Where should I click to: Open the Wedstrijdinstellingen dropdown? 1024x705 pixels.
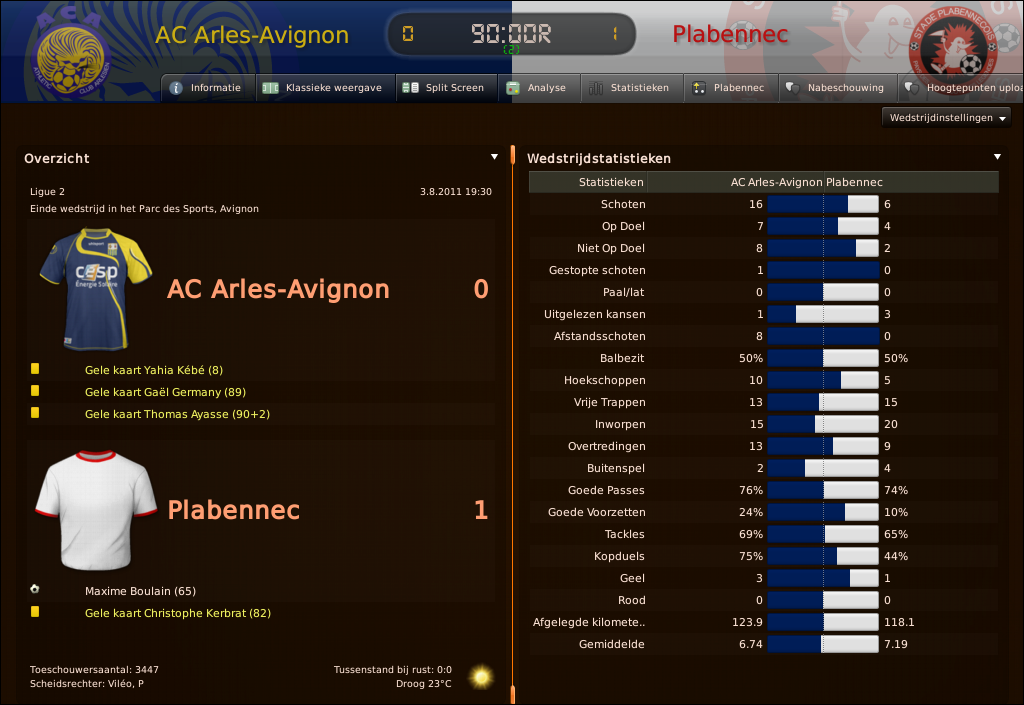point(946,118)
